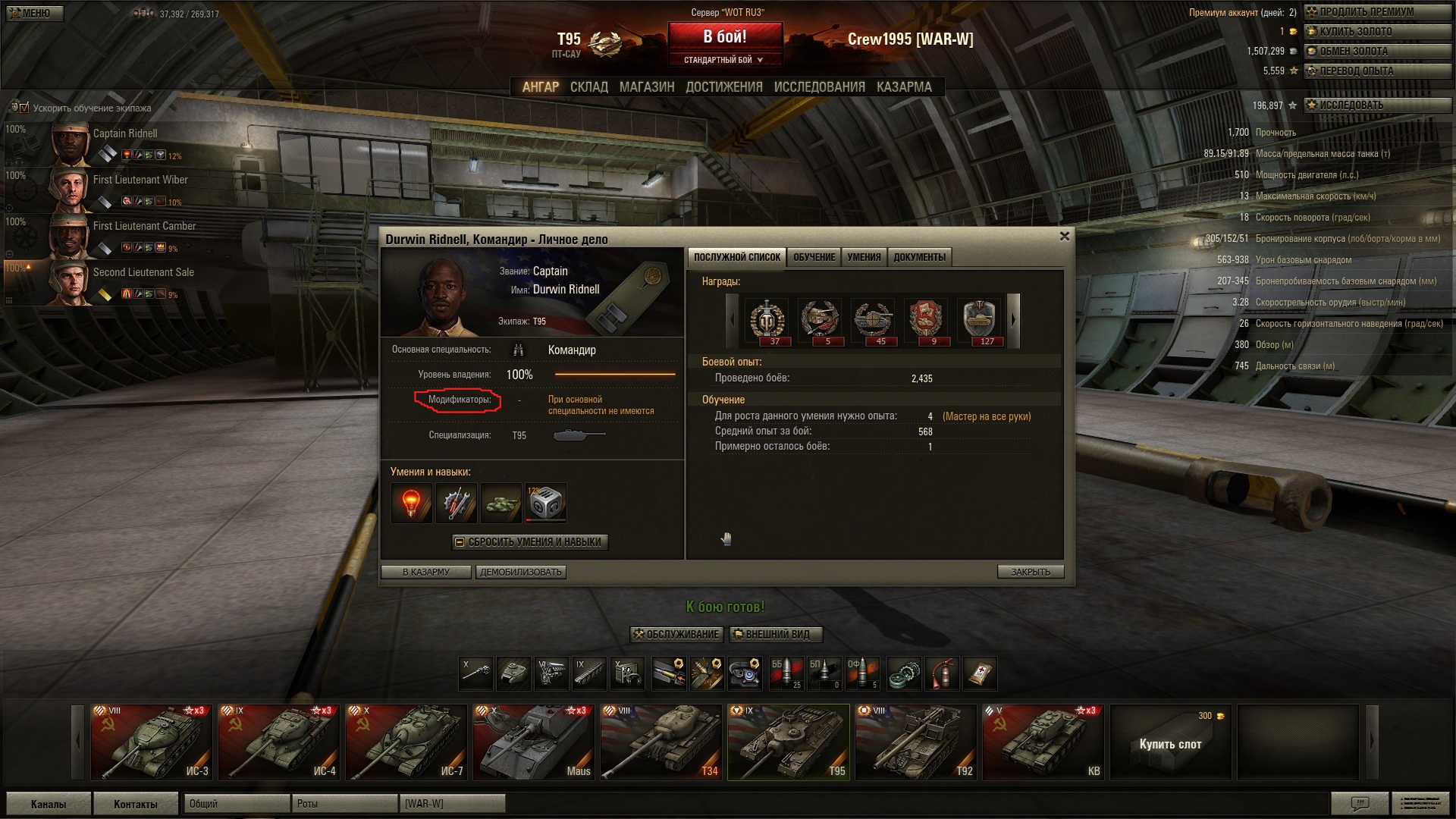Close the crew personal file window
Screen dimensions: 1456x819
[1064, 237]
